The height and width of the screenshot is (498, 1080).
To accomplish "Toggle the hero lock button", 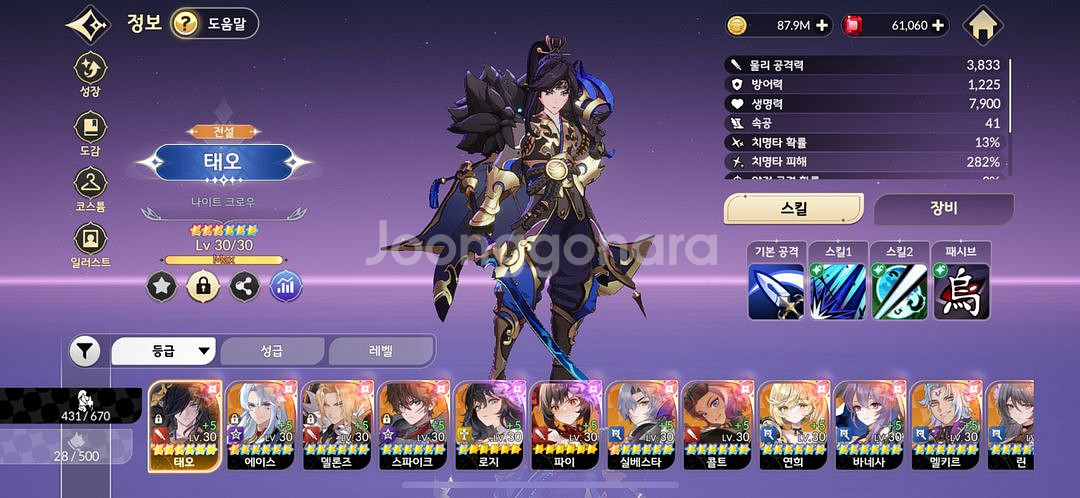I will coord(203,286).
